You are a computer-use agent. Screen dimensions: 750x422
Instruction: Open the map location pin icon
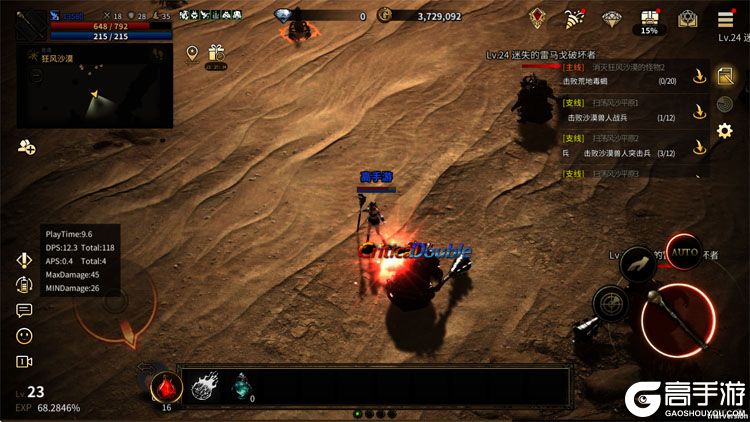click(192, 53)
